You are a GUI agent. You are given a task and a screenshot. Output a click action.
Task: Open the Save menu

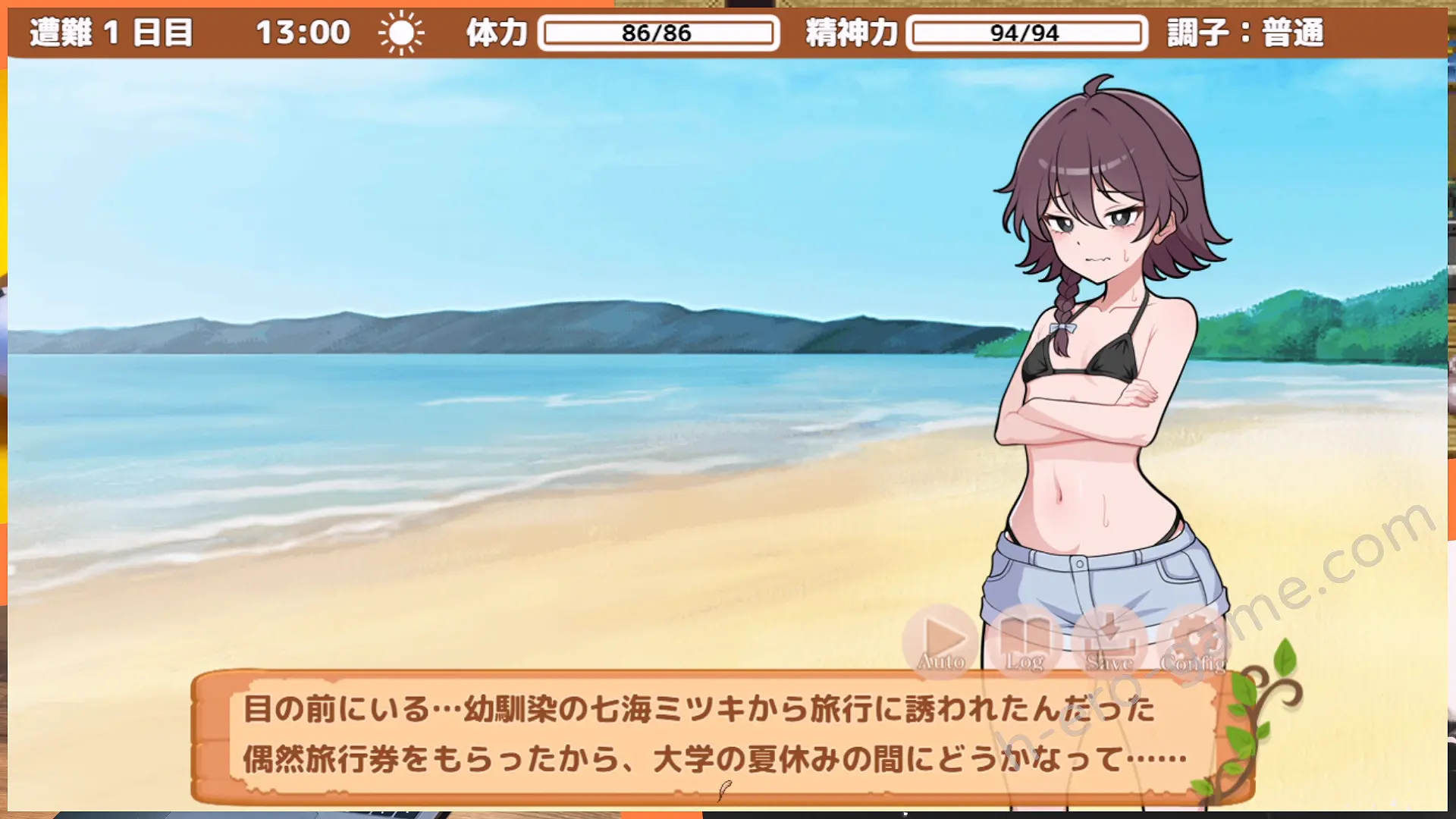1109,642
